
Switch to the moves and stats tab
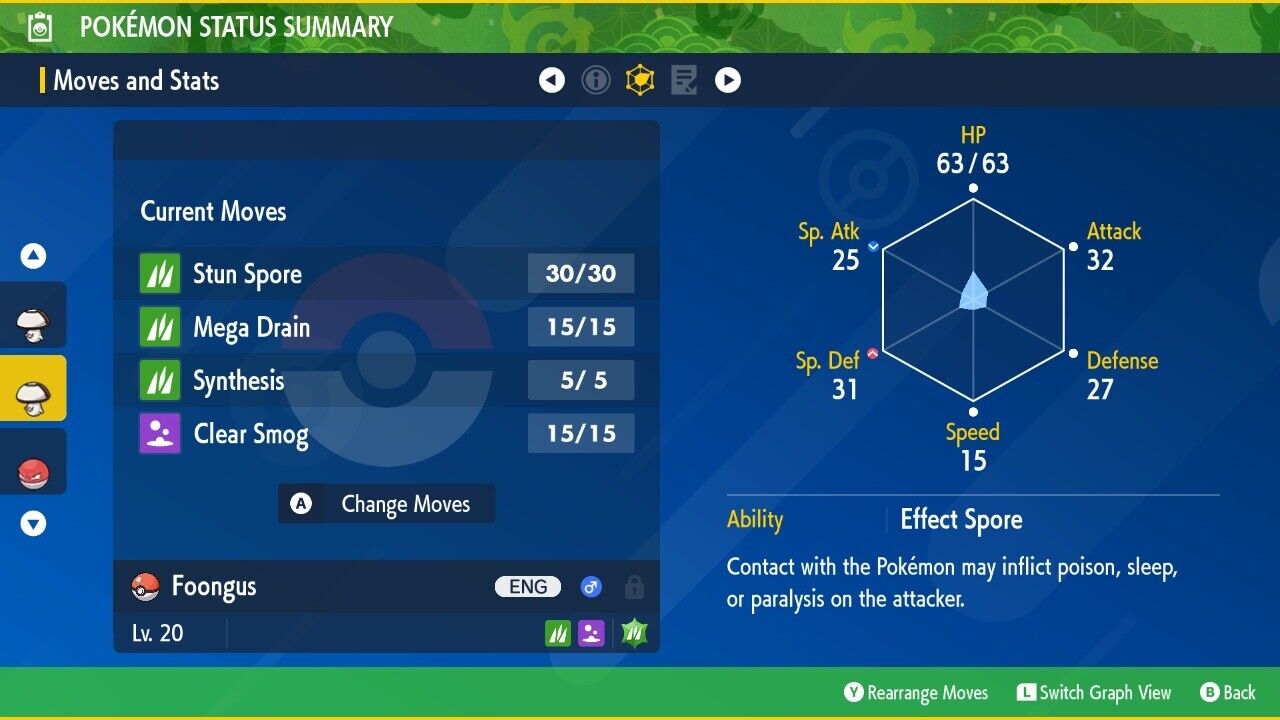(x=640, y=80)
